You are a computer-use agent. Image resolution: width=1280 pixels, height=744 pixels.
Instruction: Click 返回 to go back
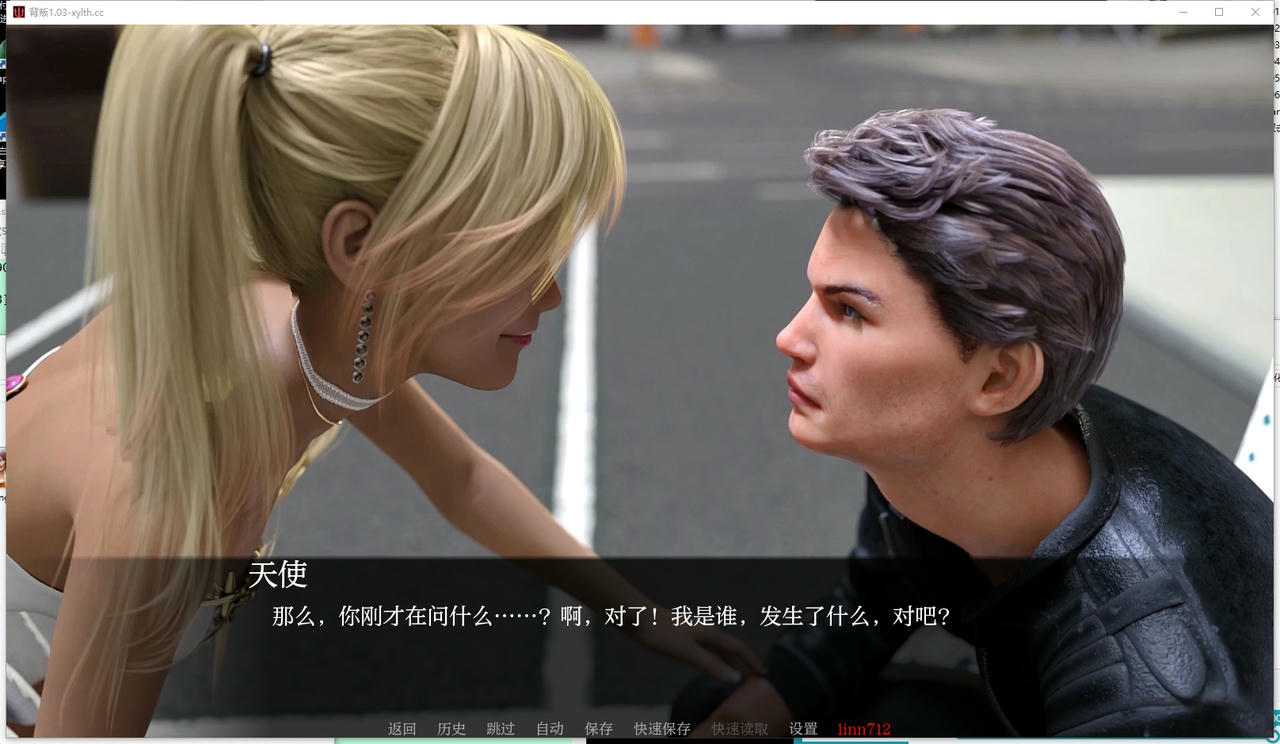click(402, 729)
